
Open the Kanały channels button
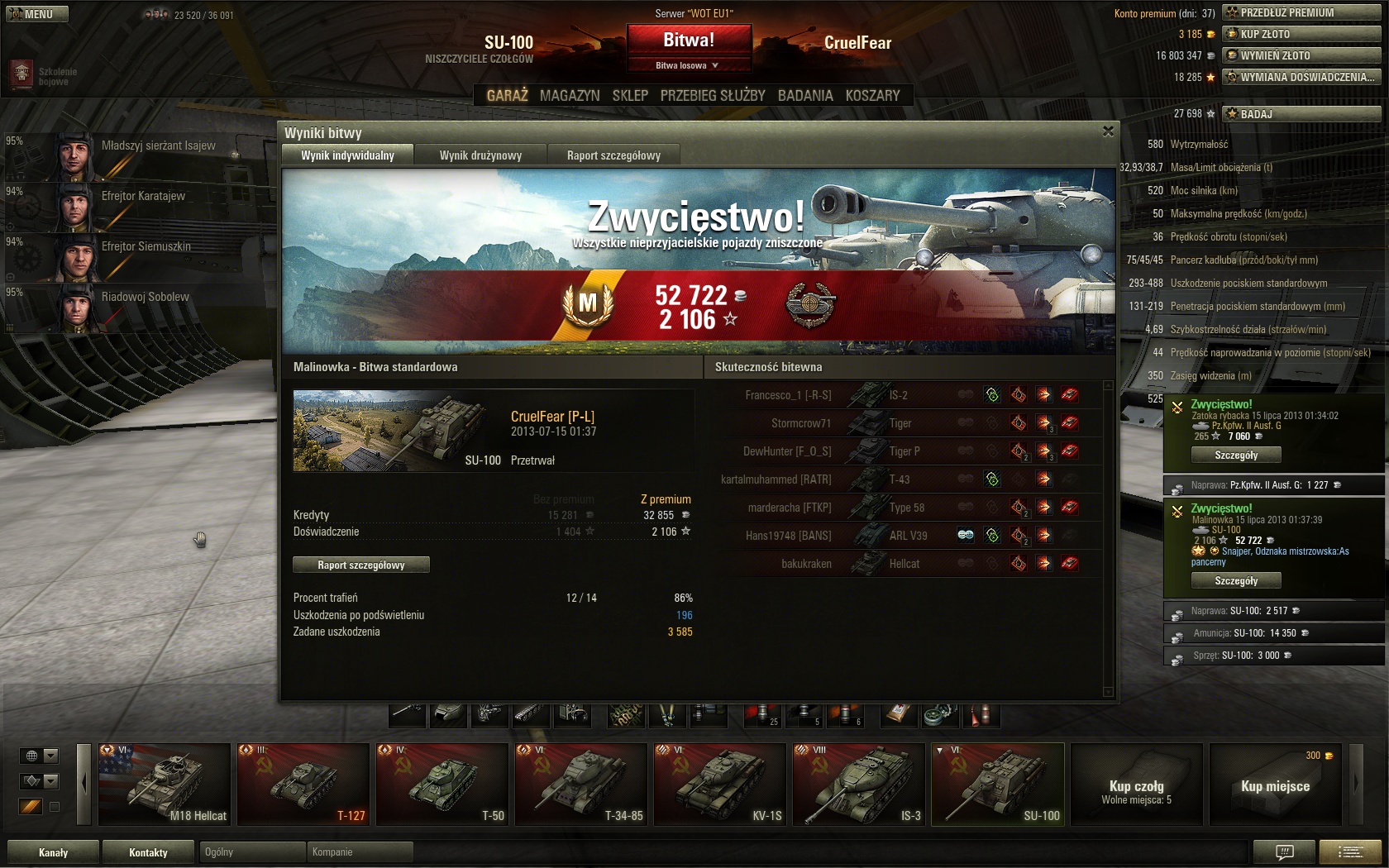pyautogui.click(x=53, y=852)
